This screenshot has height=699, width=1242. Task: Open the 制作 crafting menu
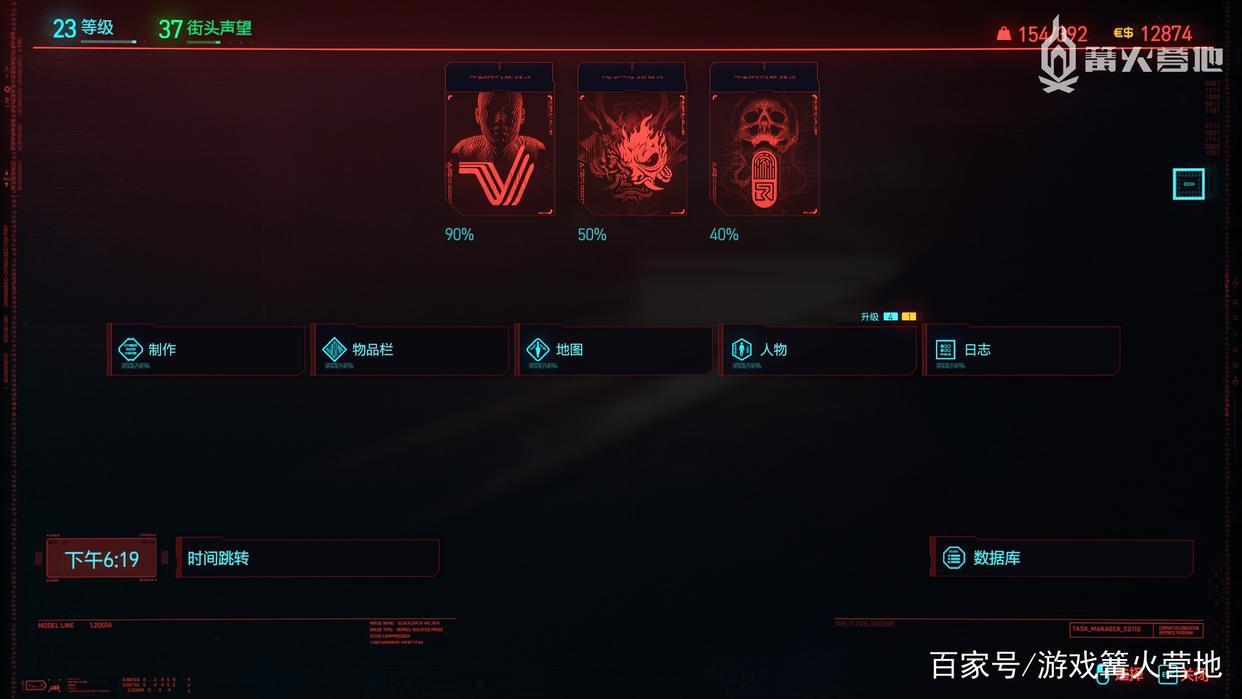[206, 350]
